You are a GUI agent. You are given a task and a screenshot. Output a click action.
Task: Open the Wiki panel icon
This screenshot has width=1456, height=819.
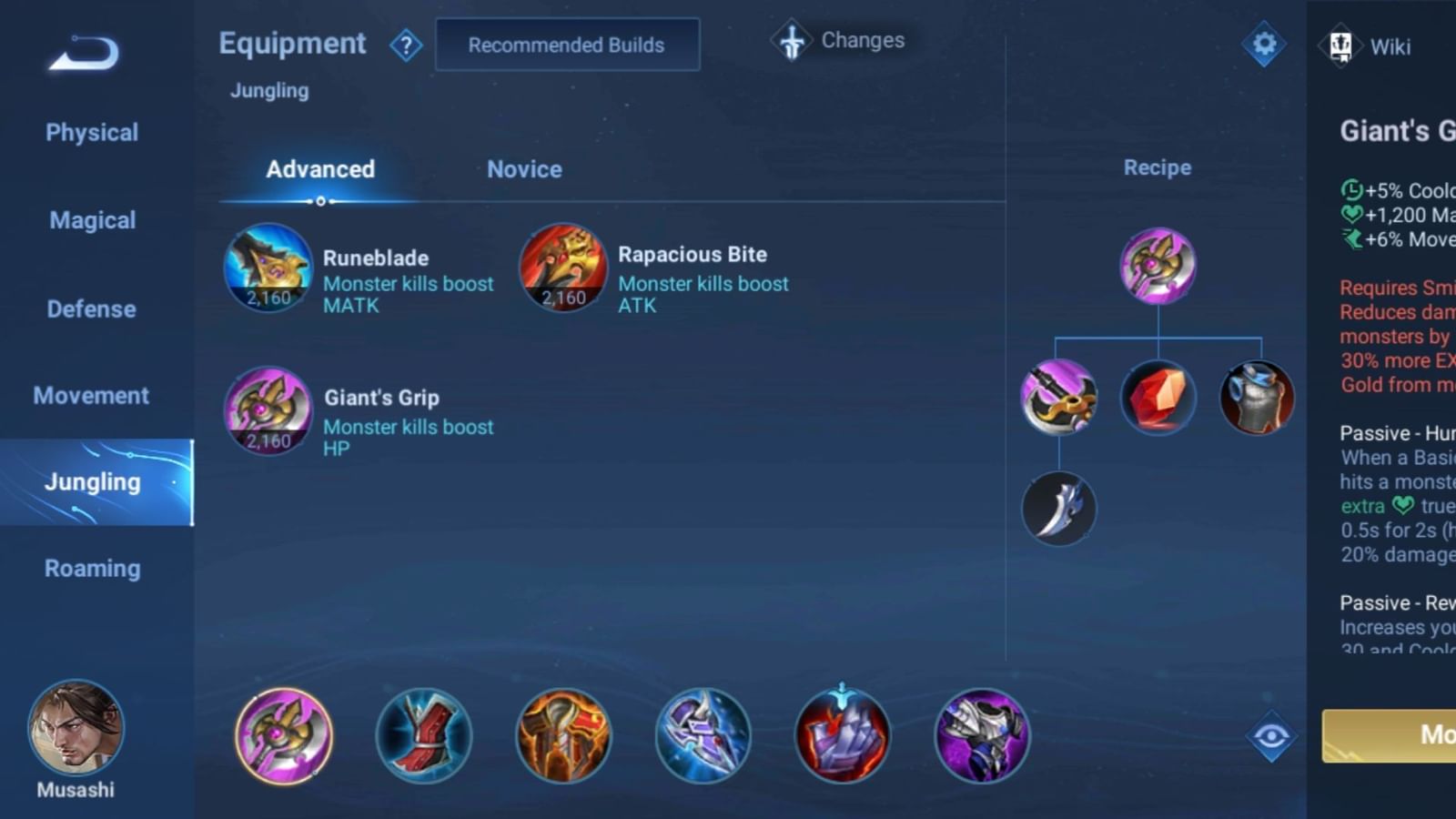1340,46
